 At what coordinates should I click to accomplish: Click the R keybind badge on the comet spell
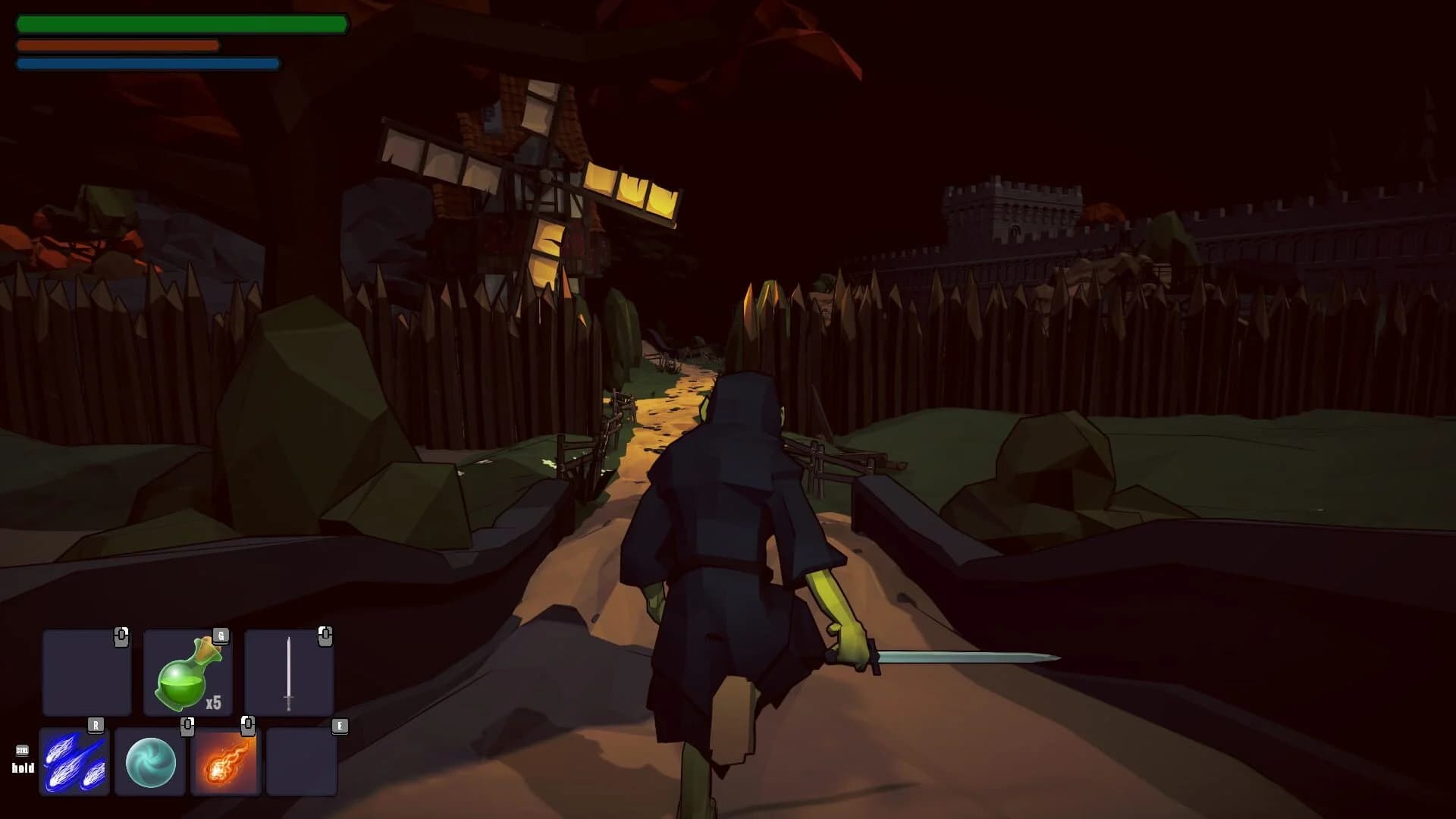(x=96, y=724)
